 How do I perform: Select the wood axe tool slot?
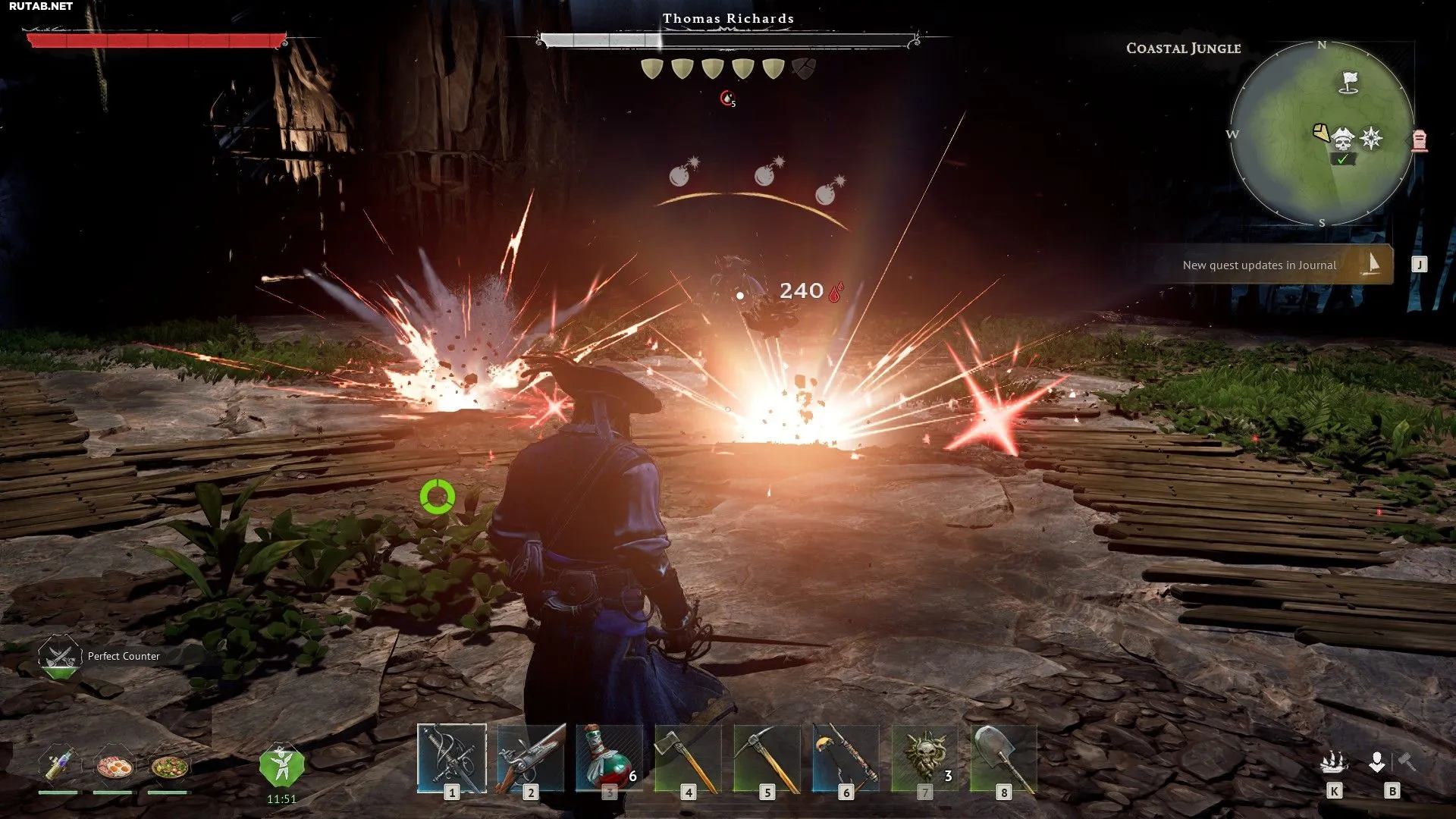pyautogui.click(x=688, y=758)
